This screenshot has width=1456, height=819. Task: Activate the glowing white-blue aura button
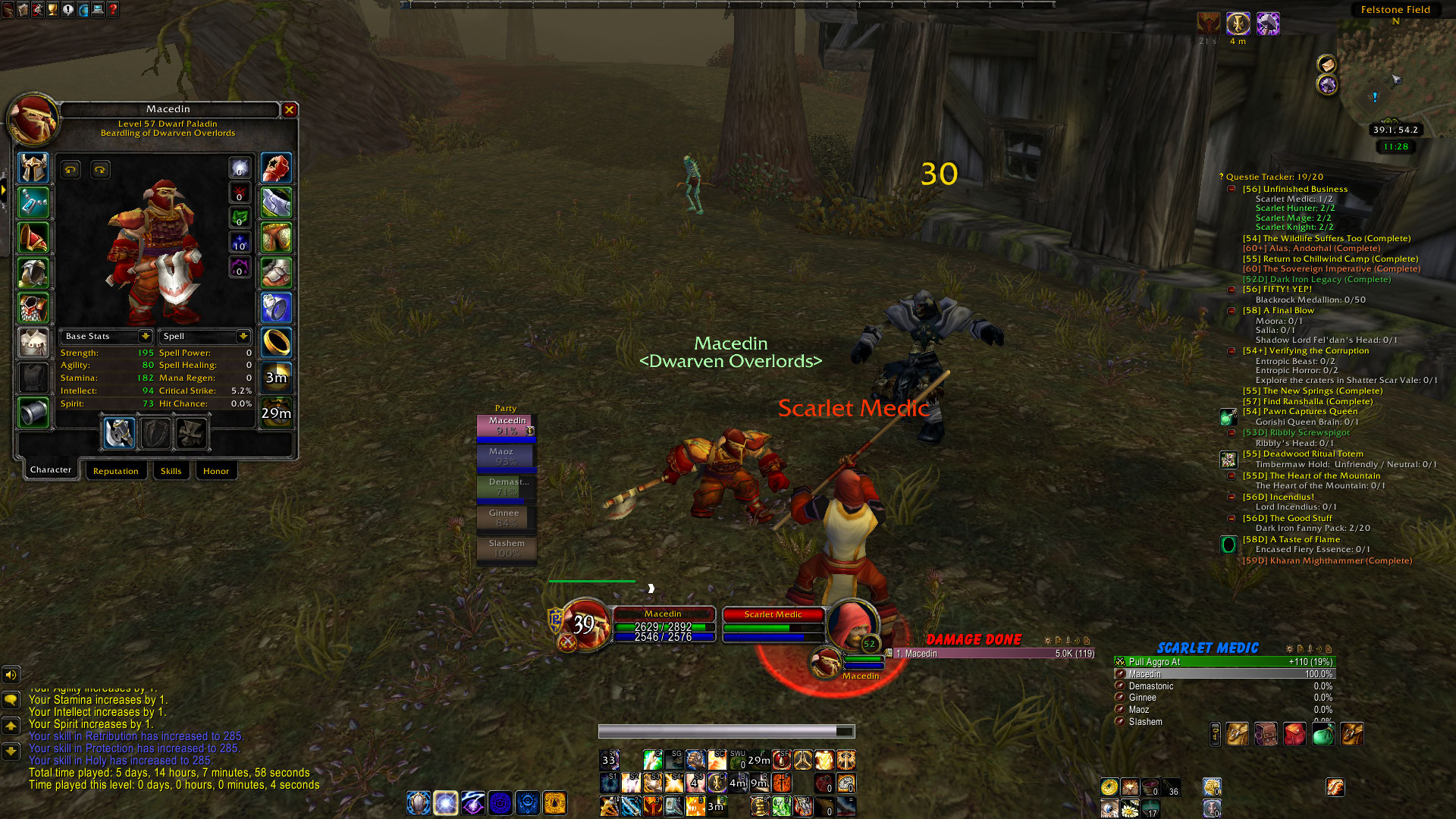(x=445, y=802)
